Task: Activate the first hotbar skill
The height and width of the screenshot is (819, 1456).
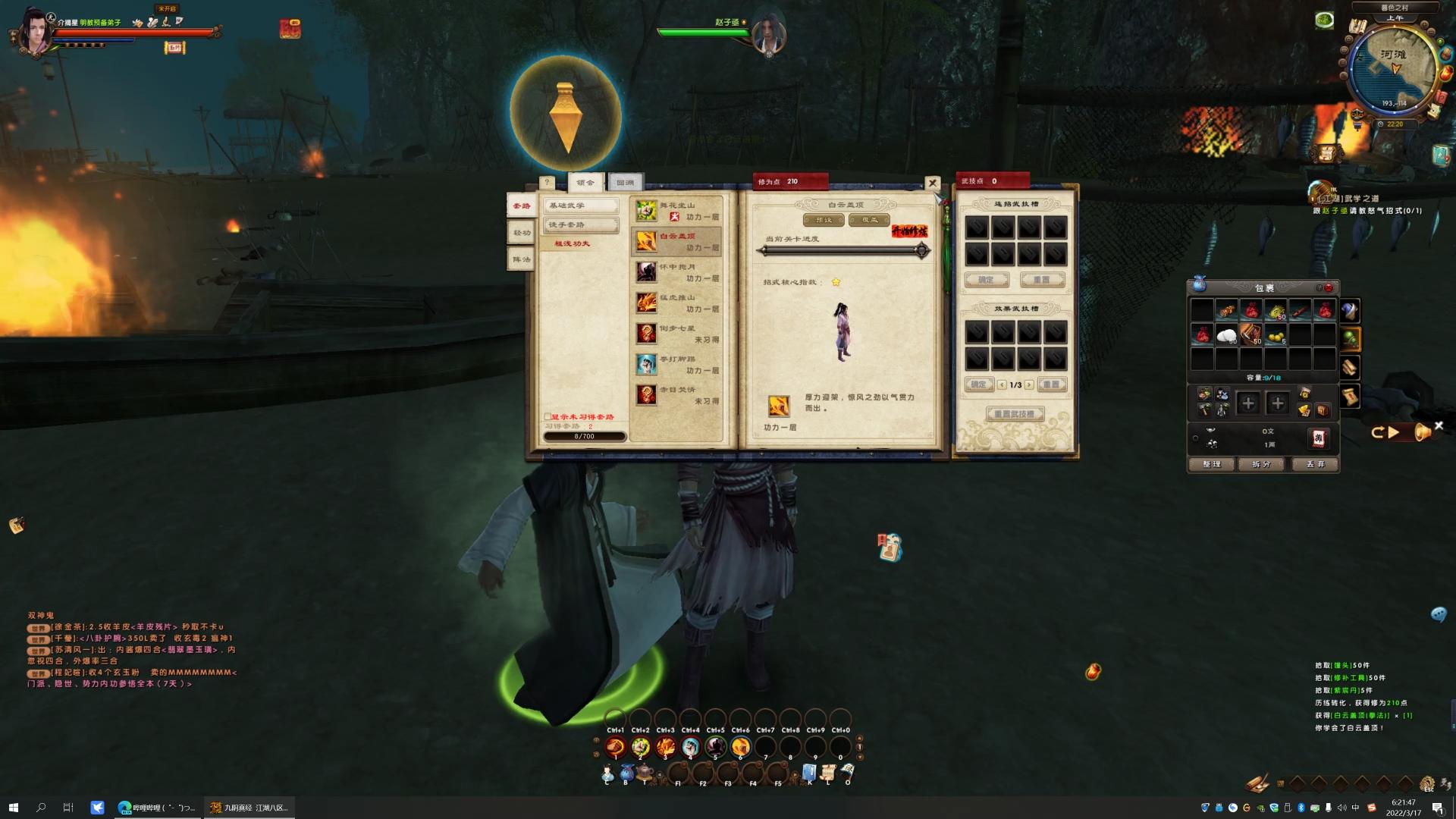Action: (x=615, y=748)
